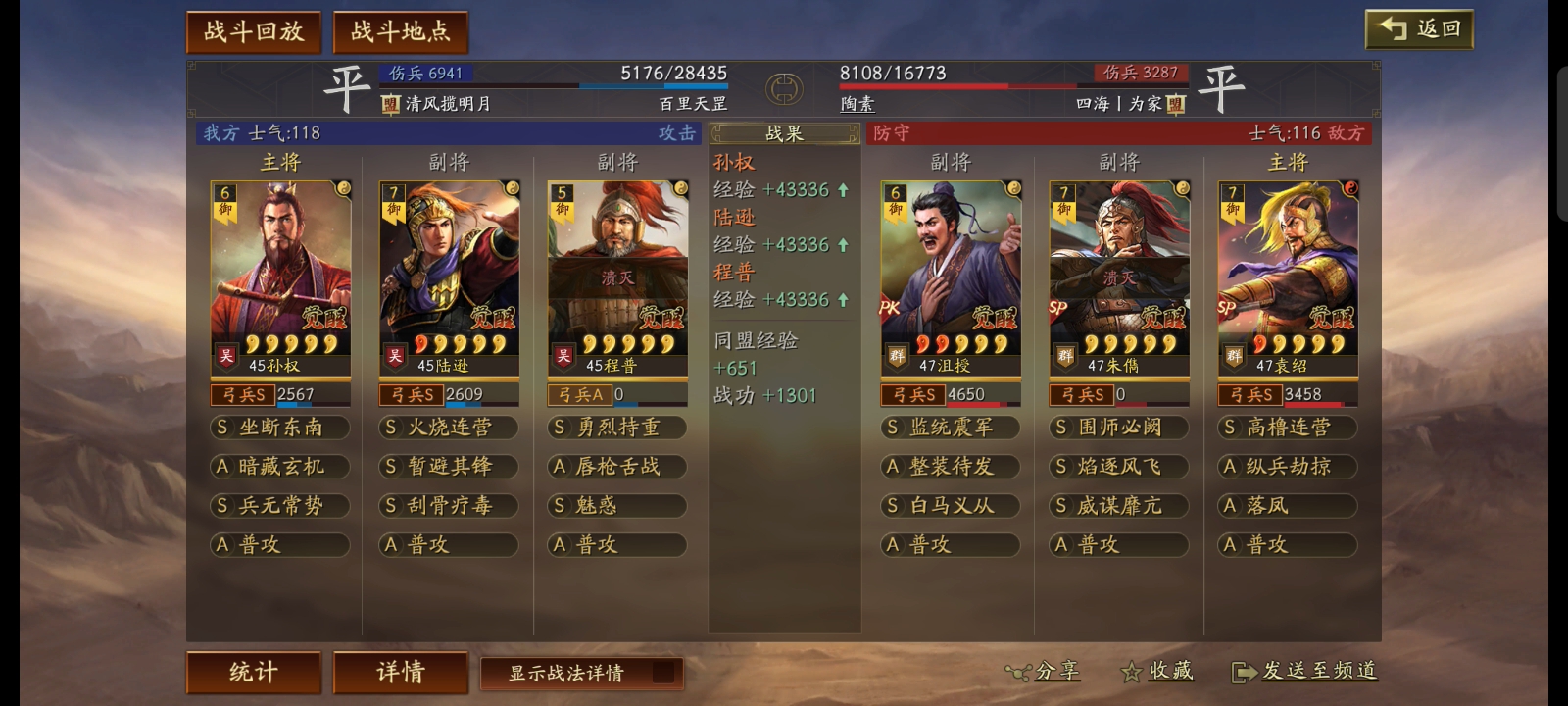Select 陆逊's 火烧连营 skill entry

pos(449,428)
